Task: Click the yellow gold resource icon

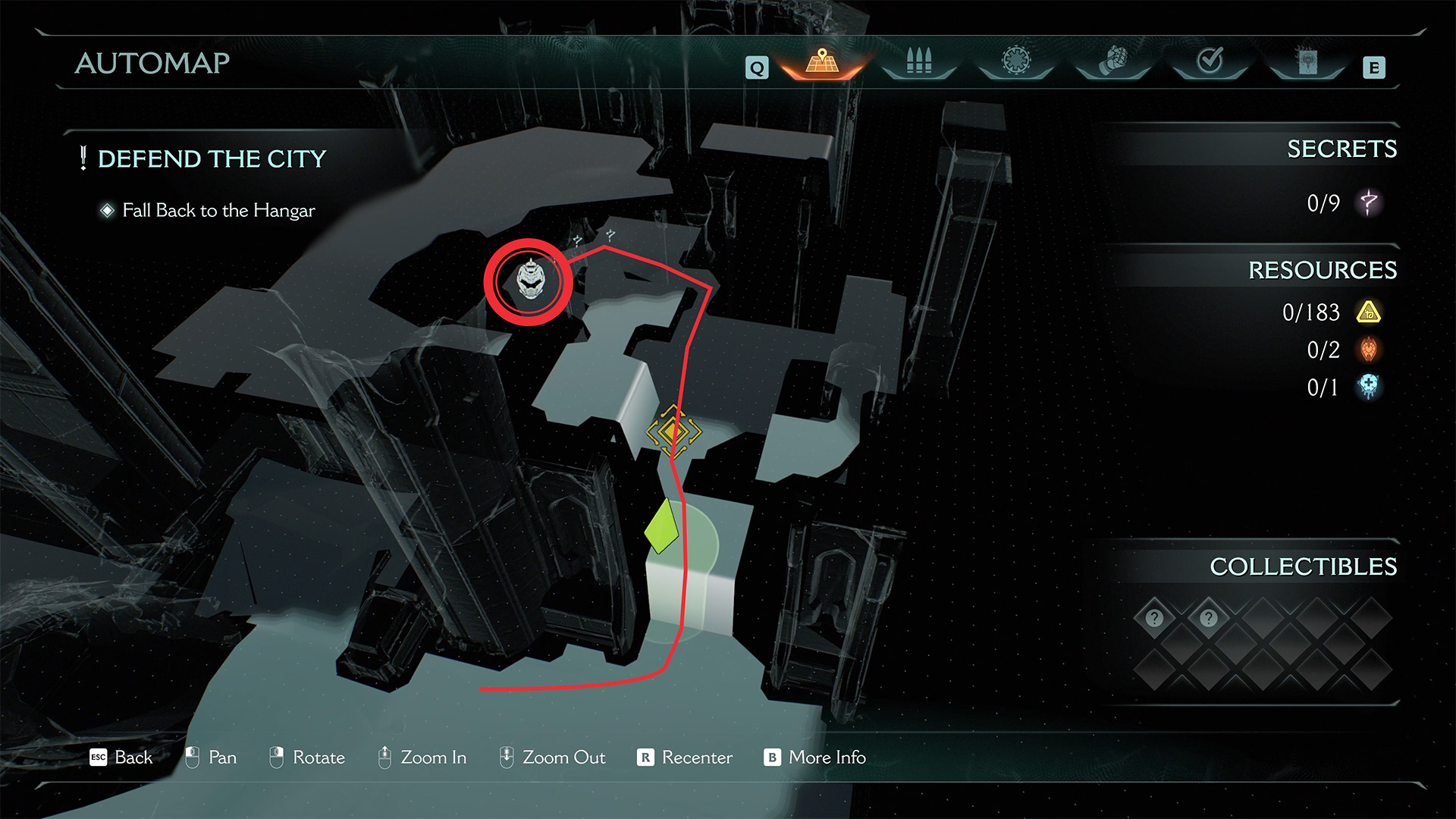Action: [1369, 312]
